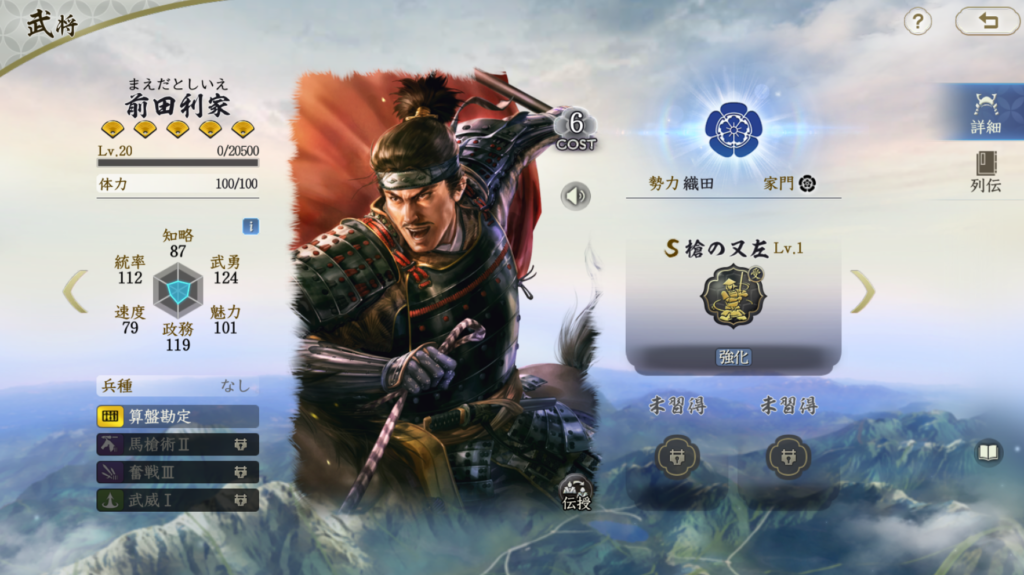Tap the 槍の又左 tactic emblem
Screen dimensions: 1024x575
tap(733, 296)
